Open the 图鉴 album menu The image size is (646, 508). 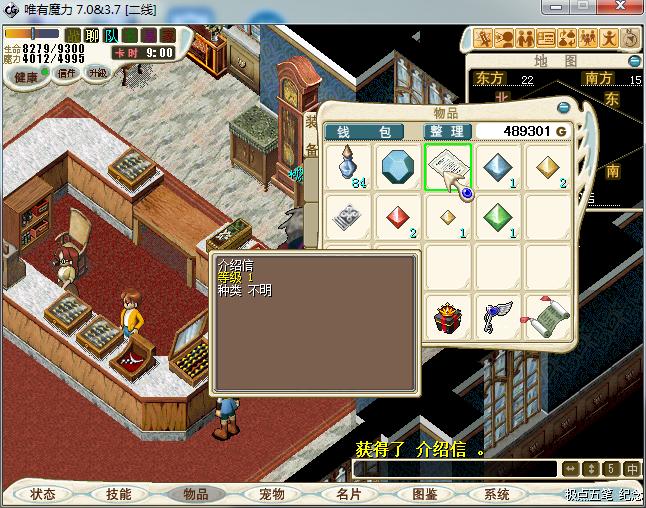(x=424, y=494)
